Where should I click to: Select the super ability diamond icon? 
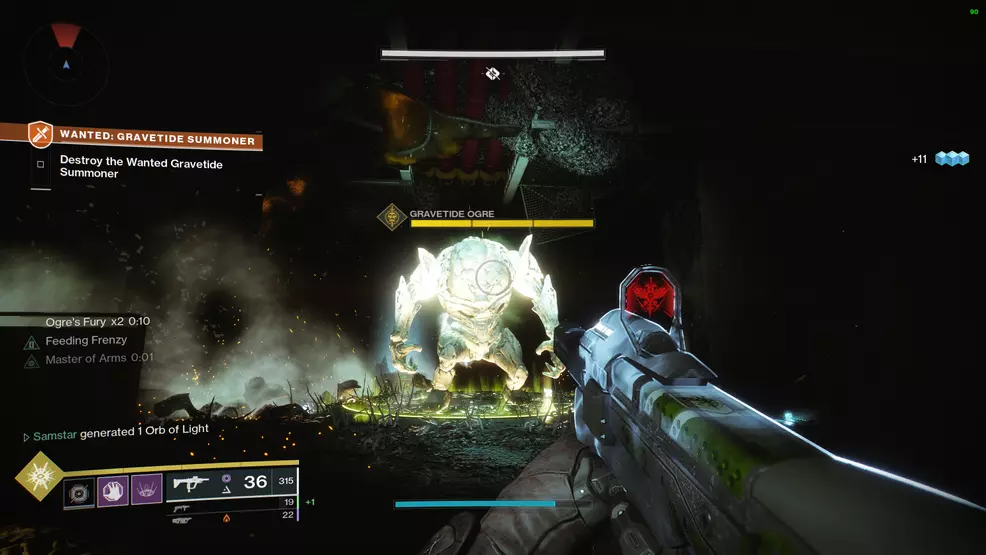coord(40,476)
